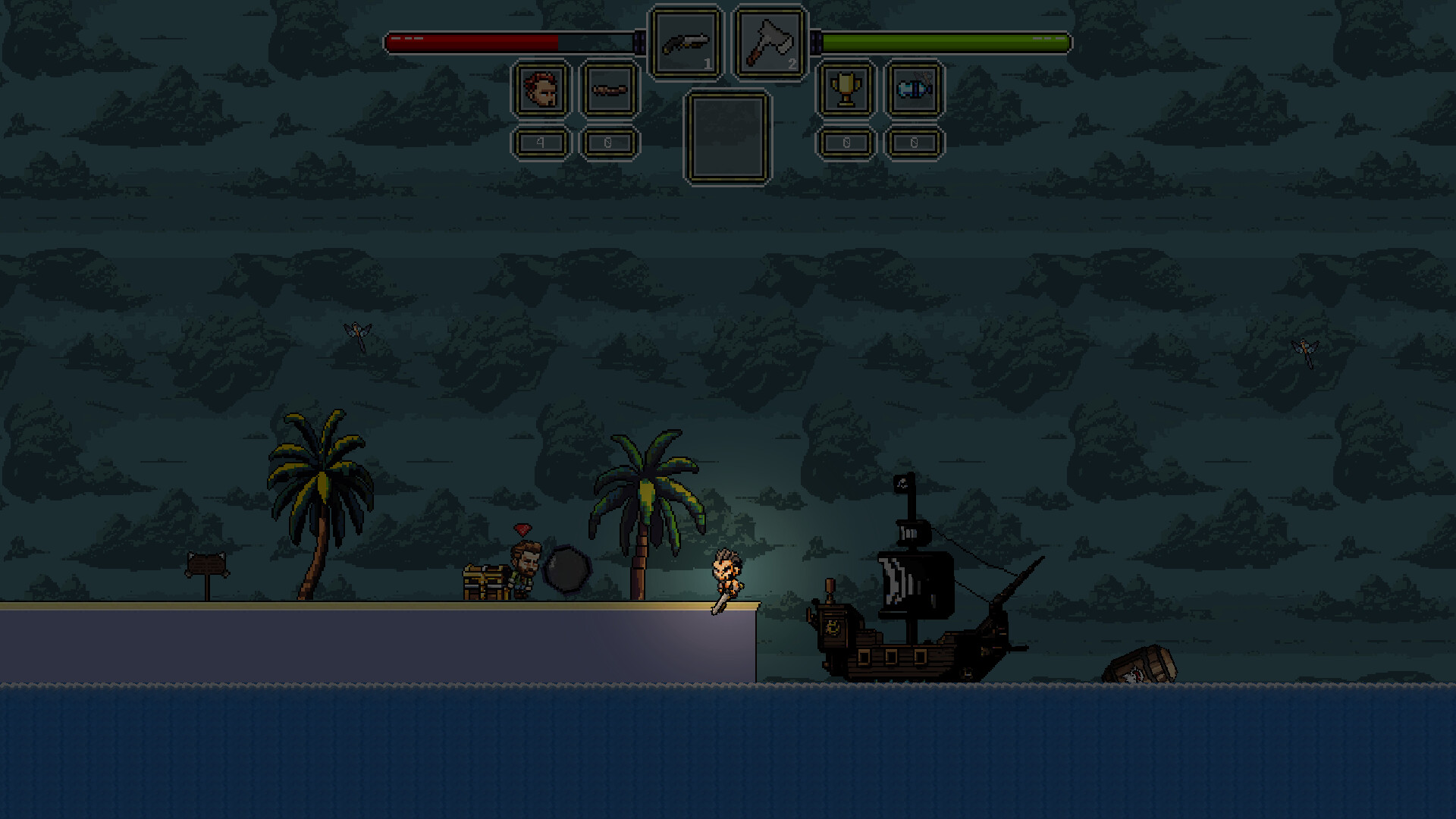Click the pirate flag atop the ship mast

902,484
